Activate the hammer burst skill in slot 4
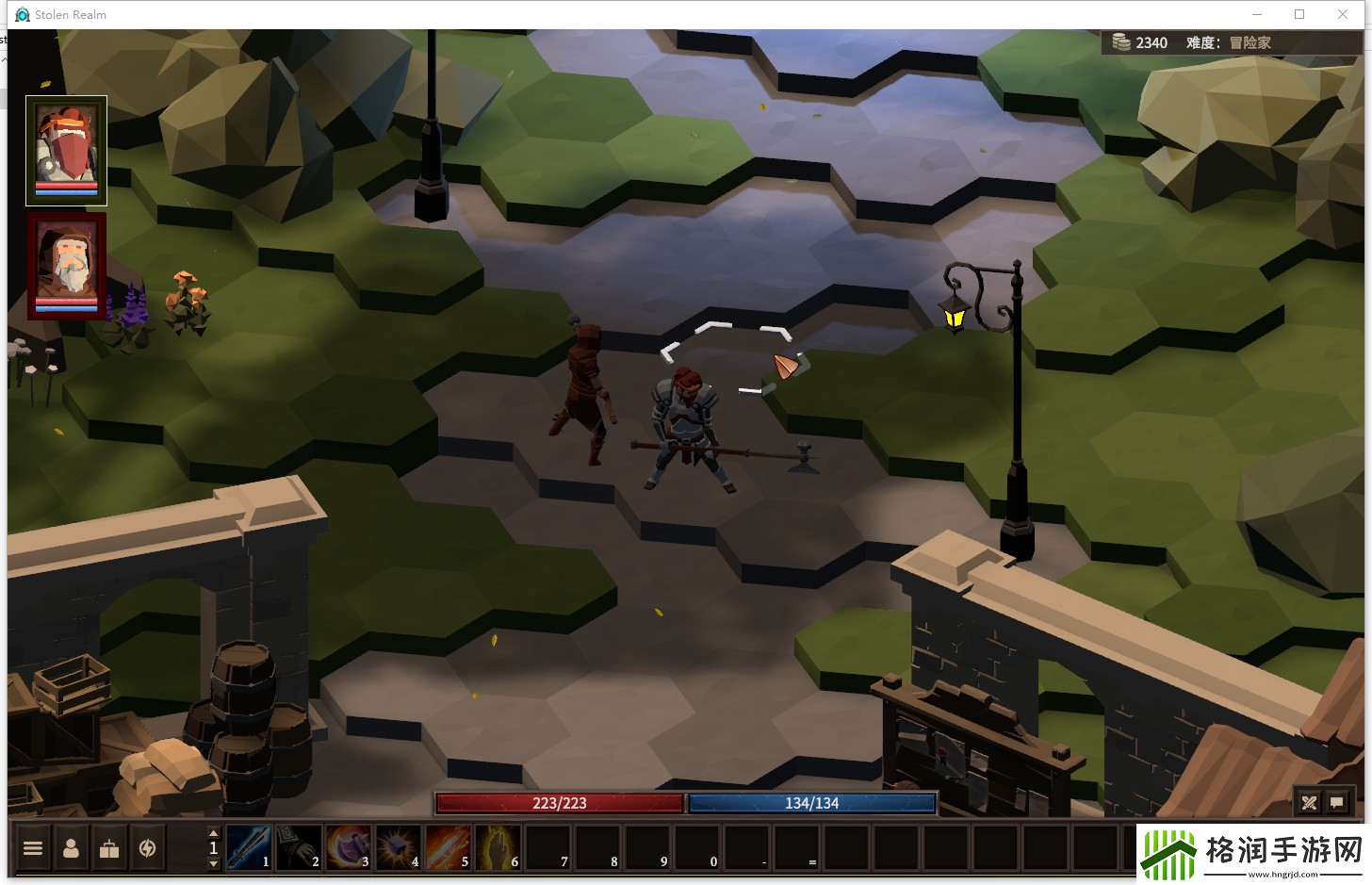Screen dimensions: 1372x885 coord(398,847)
